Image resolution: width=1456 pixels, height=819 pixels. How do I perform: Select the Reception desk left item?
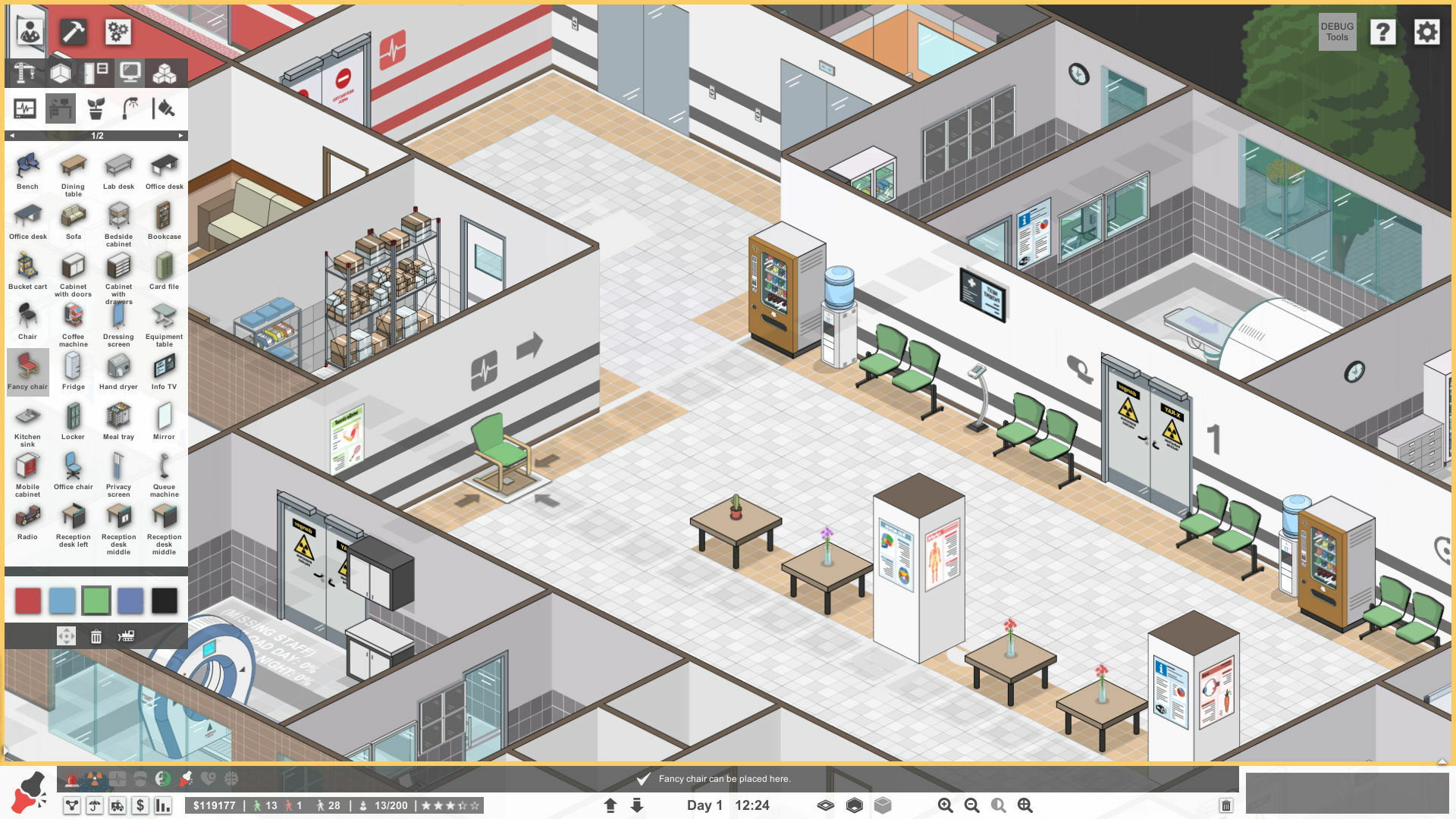tap(73, 522)
